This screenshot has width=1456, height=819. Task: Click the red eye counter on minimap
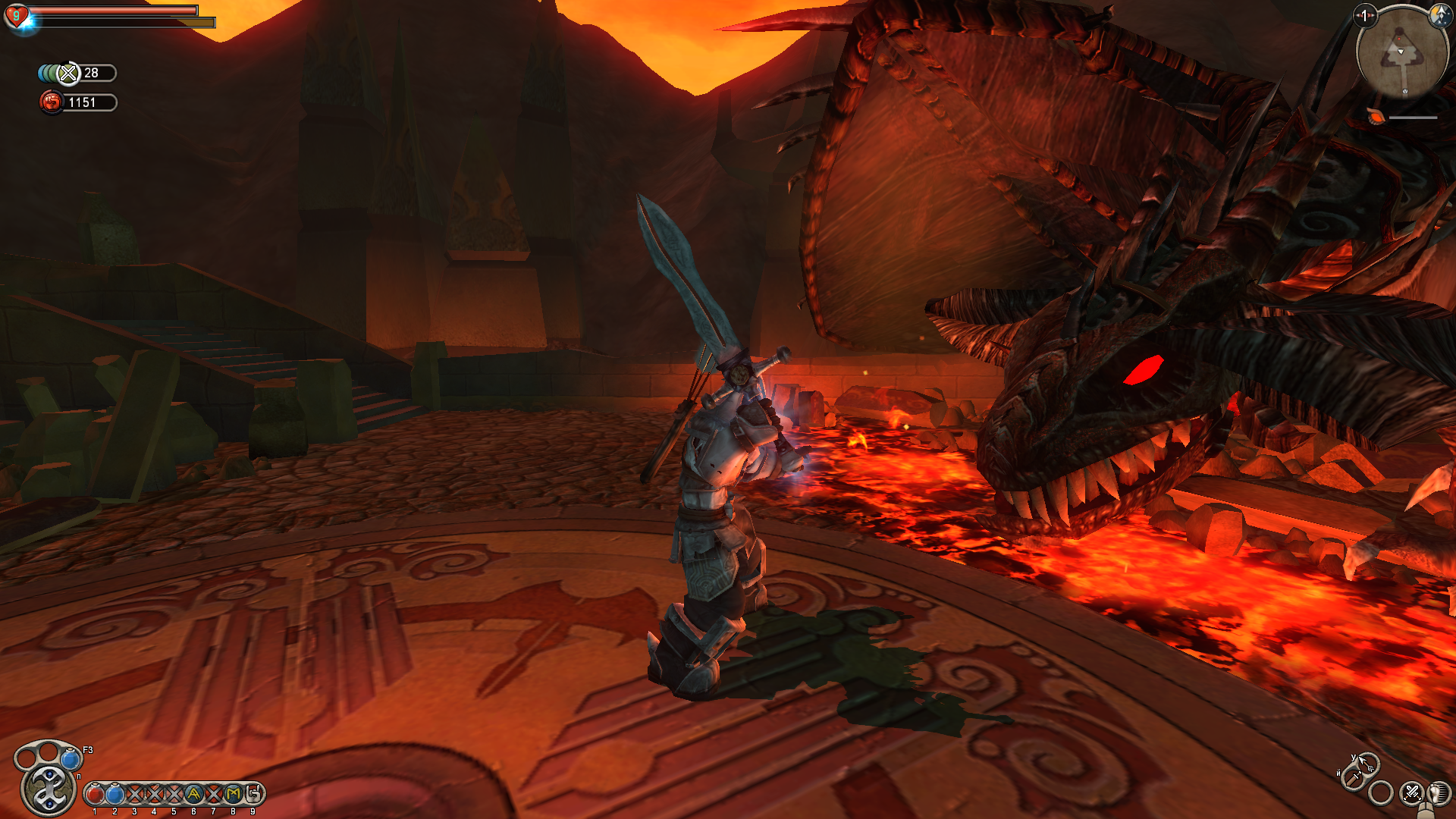(x=1365, y=15)
